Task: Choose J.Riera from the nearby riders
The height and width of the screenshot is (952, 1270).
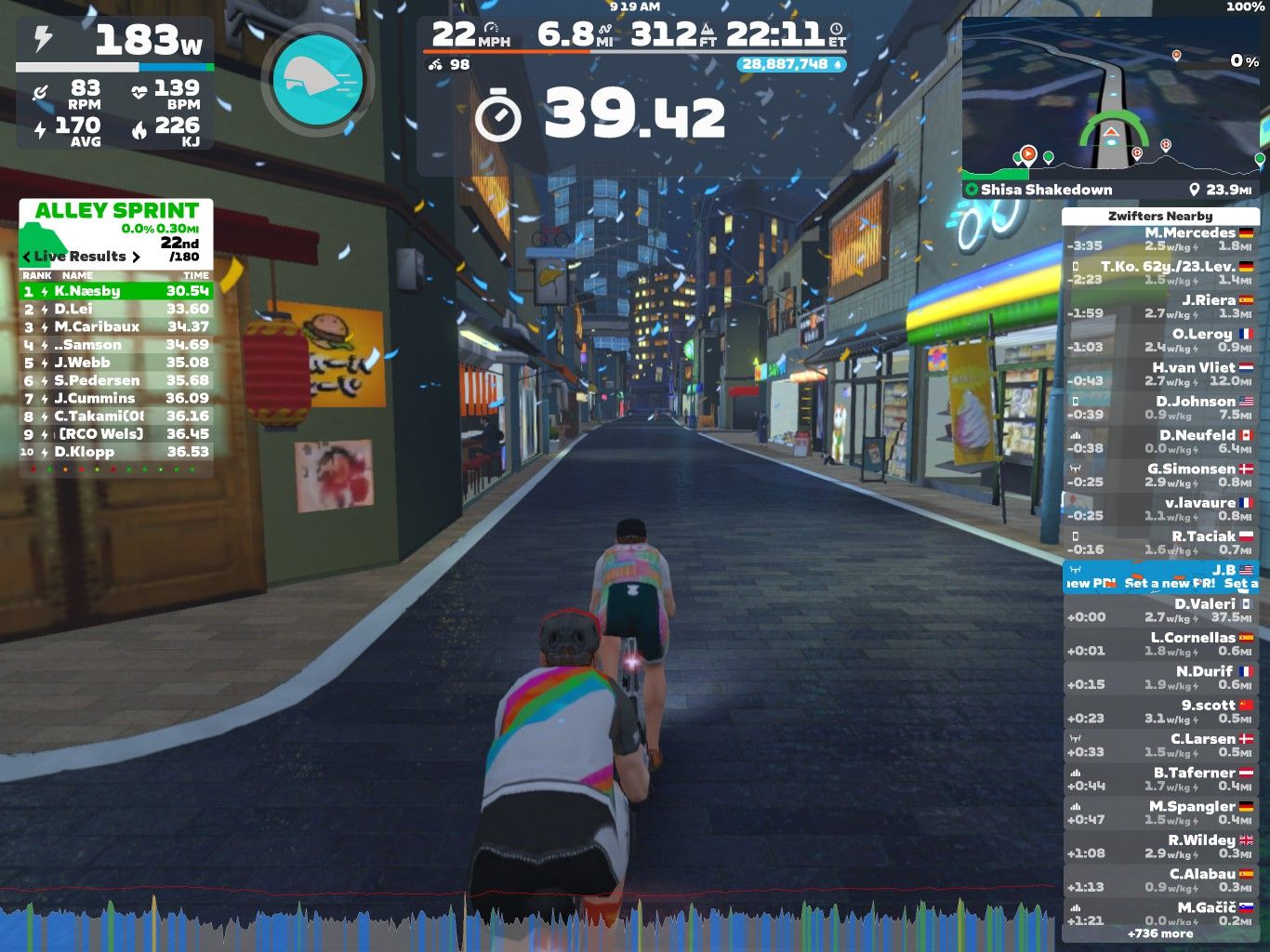Action: [x=1160, y=306]
